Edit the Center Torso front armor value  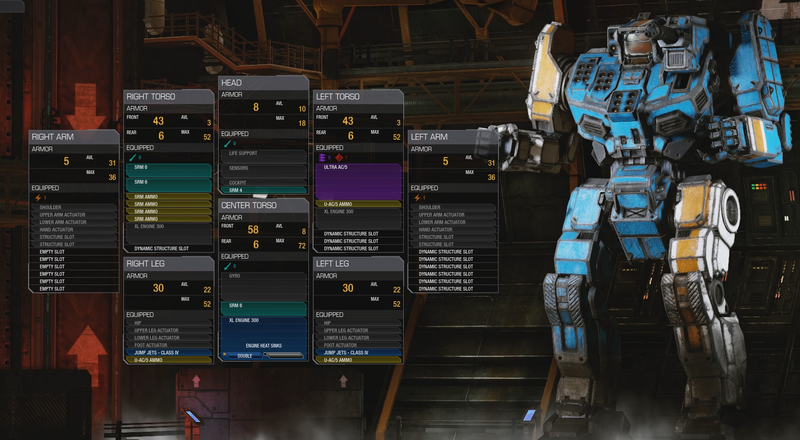[252, 230]
